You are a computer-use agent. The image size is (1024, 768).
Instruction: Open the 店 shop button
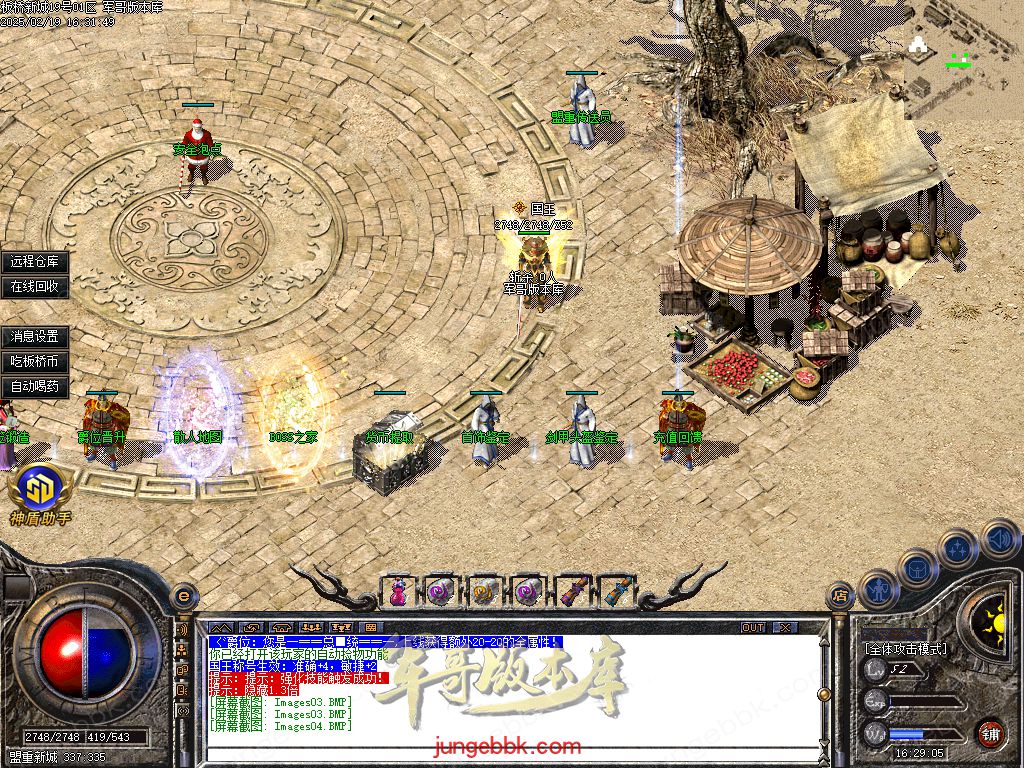(840, 596)
